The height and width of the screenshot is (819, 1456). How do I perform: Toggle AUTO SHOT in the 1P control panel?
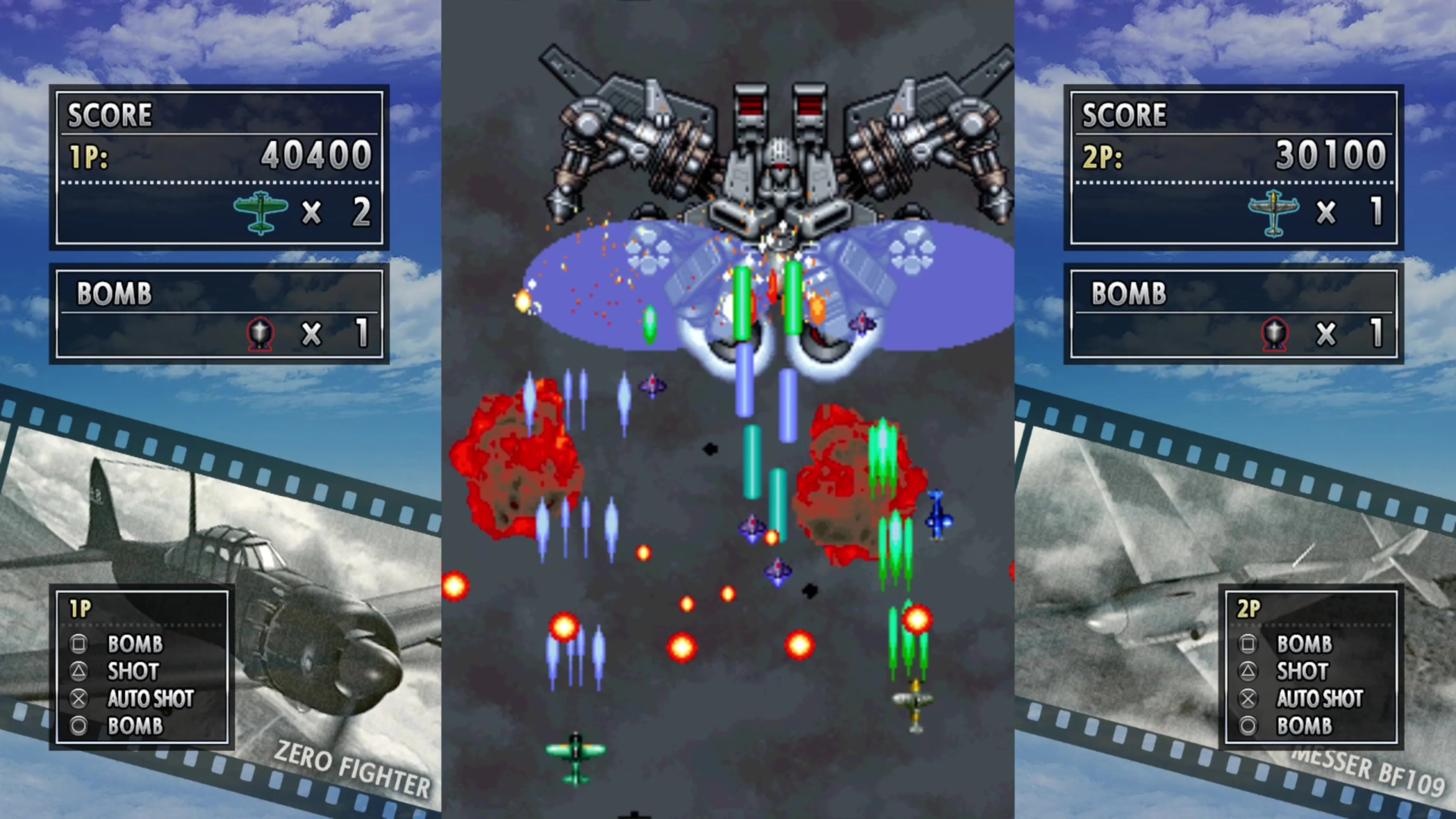151,698
